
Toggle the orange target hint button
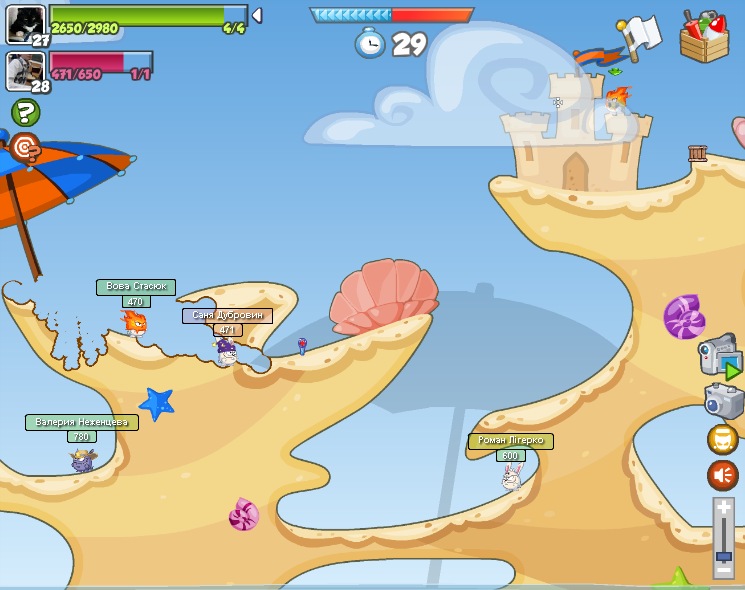pyautogui.click(x=25, y=148)
